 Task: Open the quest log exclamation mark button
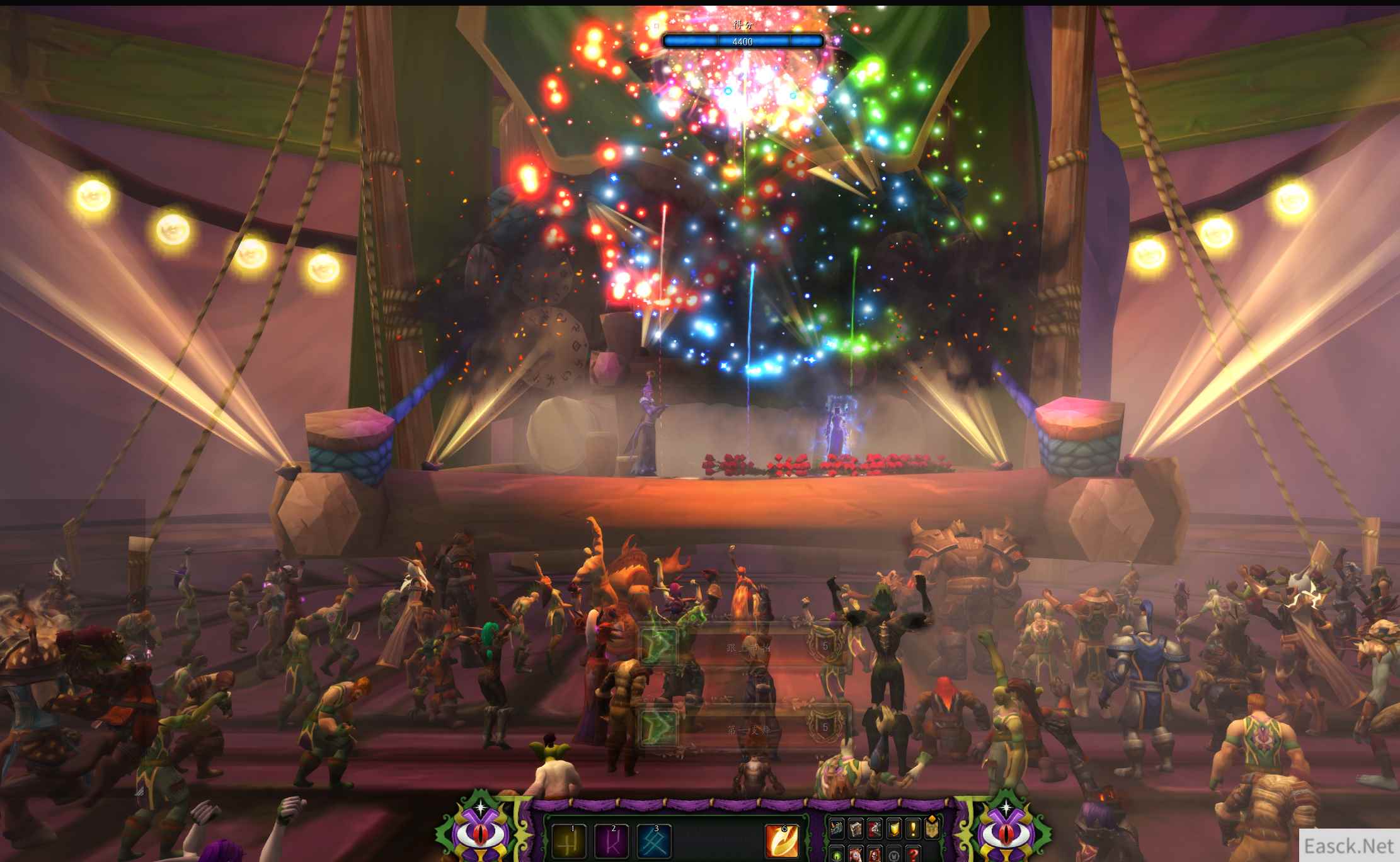coord(913,829)
